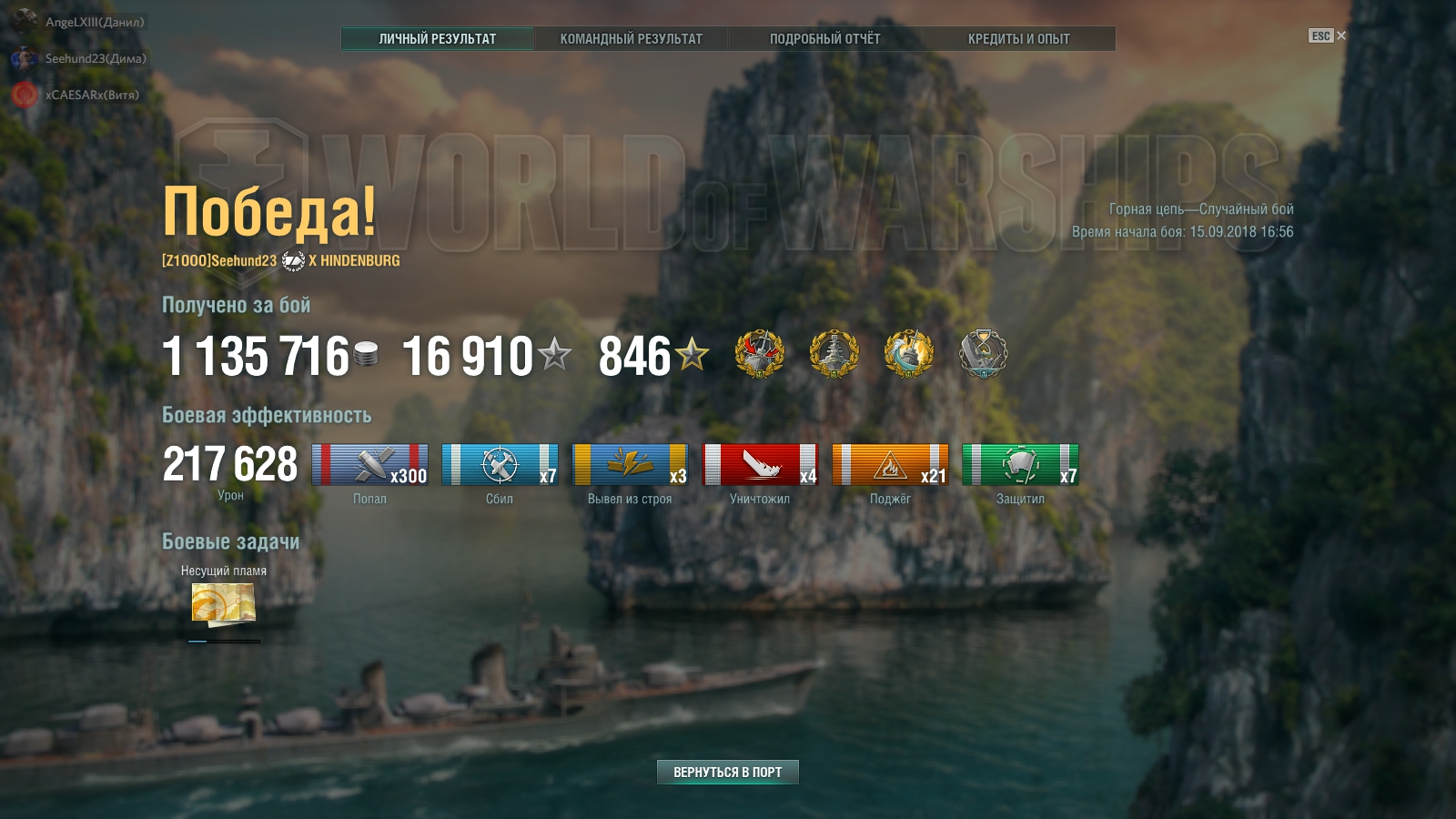Select player AngelXIII in division list

click(x=95, y=22)
